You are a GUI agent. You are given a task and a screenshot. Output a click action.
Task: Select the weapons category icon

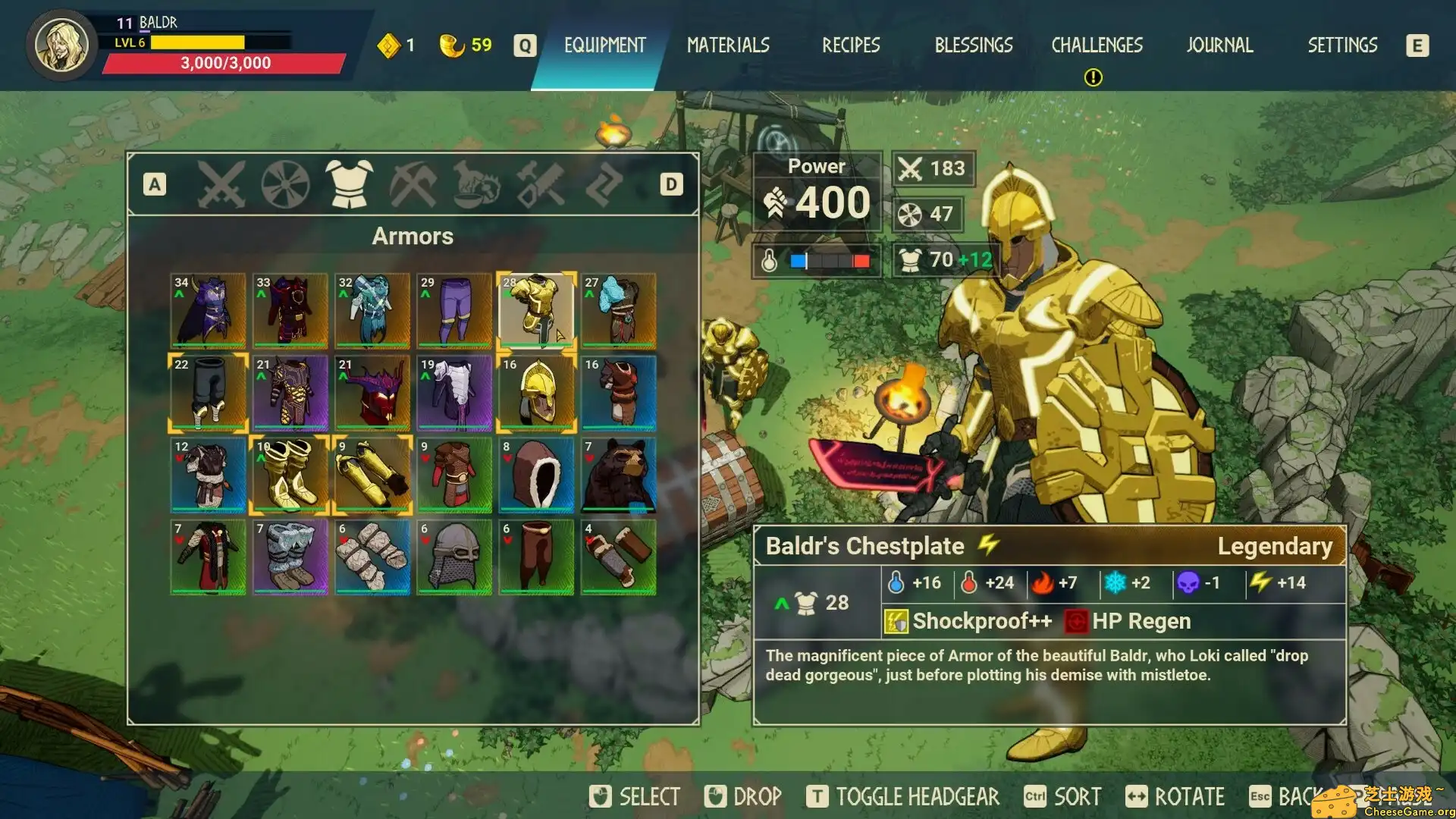220,184
